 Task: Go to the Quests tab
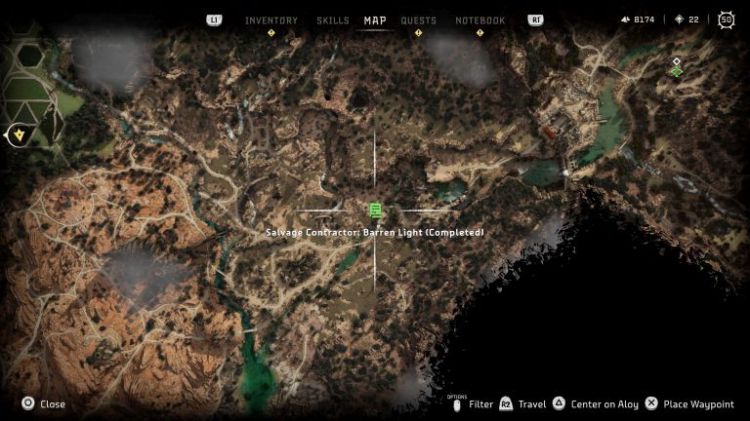[x=418, y=20]
